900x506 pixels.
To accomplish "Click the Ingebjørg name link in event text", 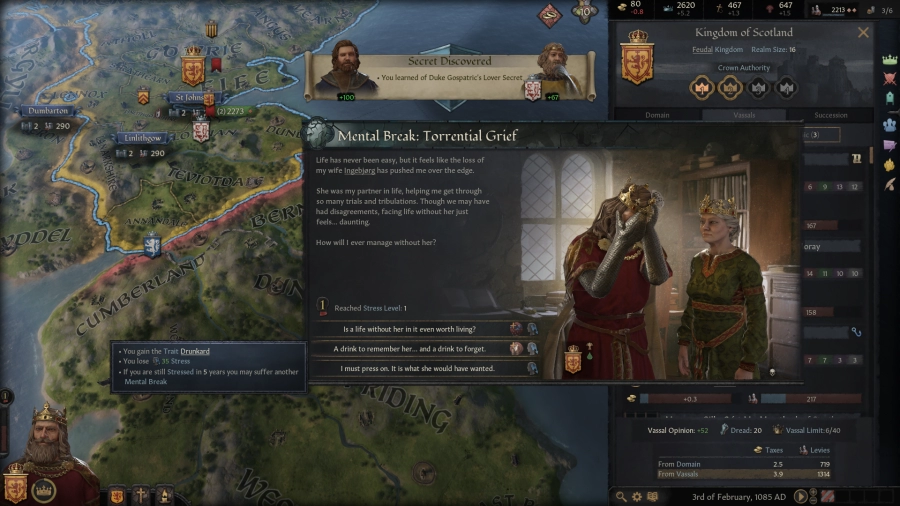I will point(360,171).
